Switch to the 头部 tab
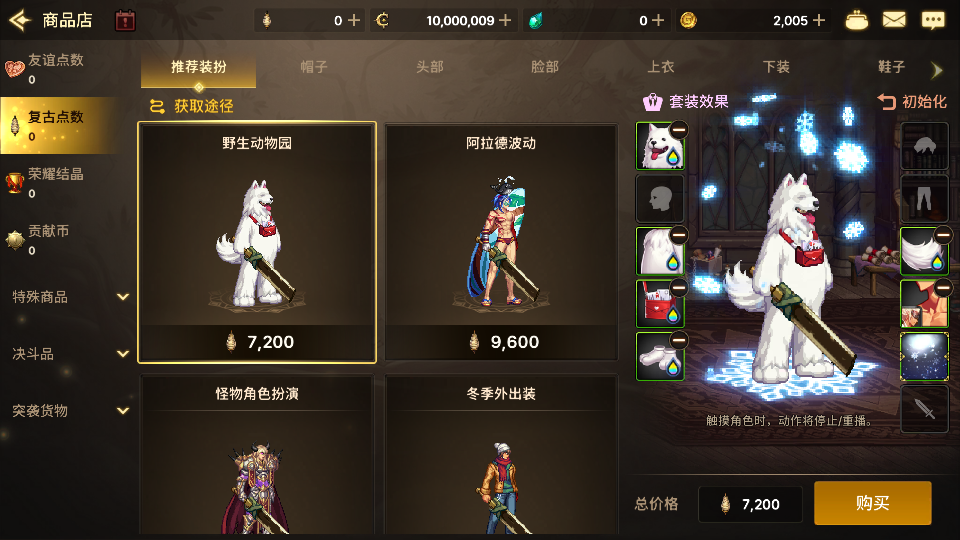 point(429,67)
